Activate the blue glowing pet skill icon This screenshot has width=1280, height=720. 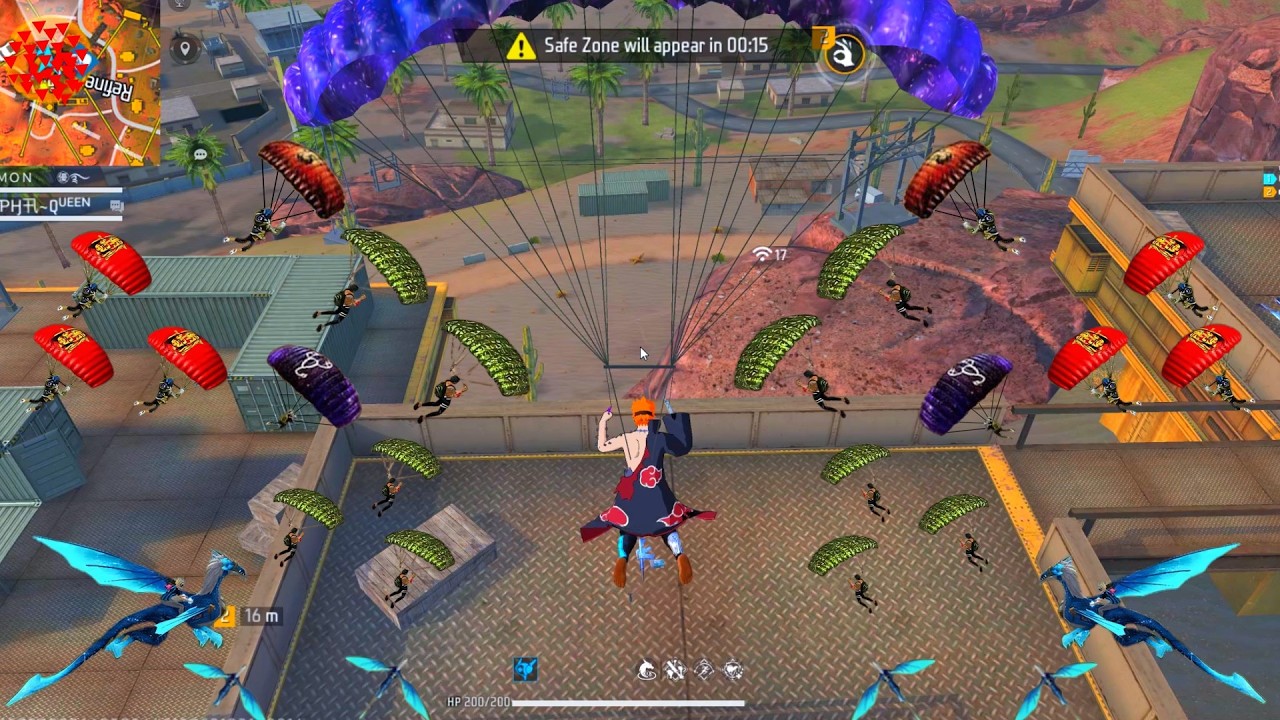(526, 669)
